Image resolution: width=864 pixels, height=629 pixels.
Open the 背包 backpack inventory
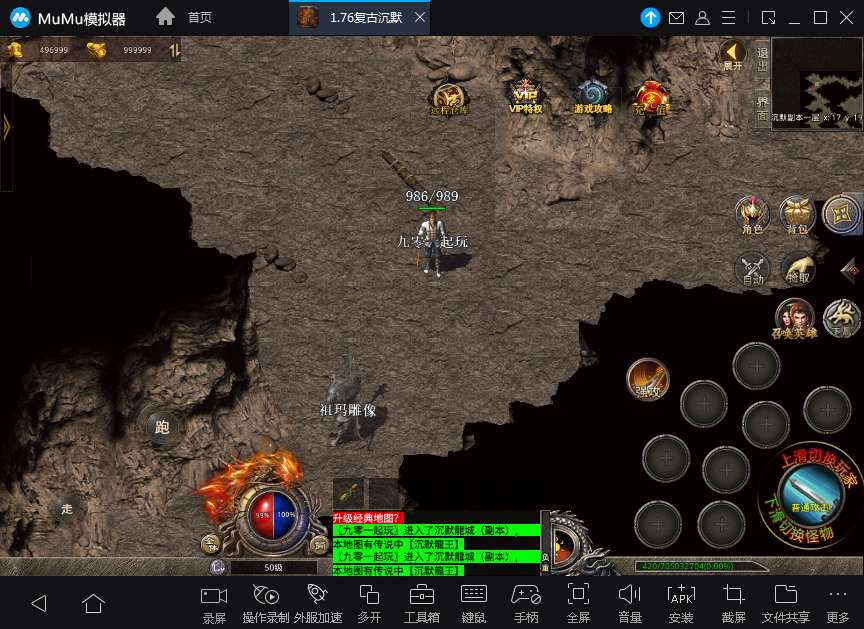tap(797, 214)
